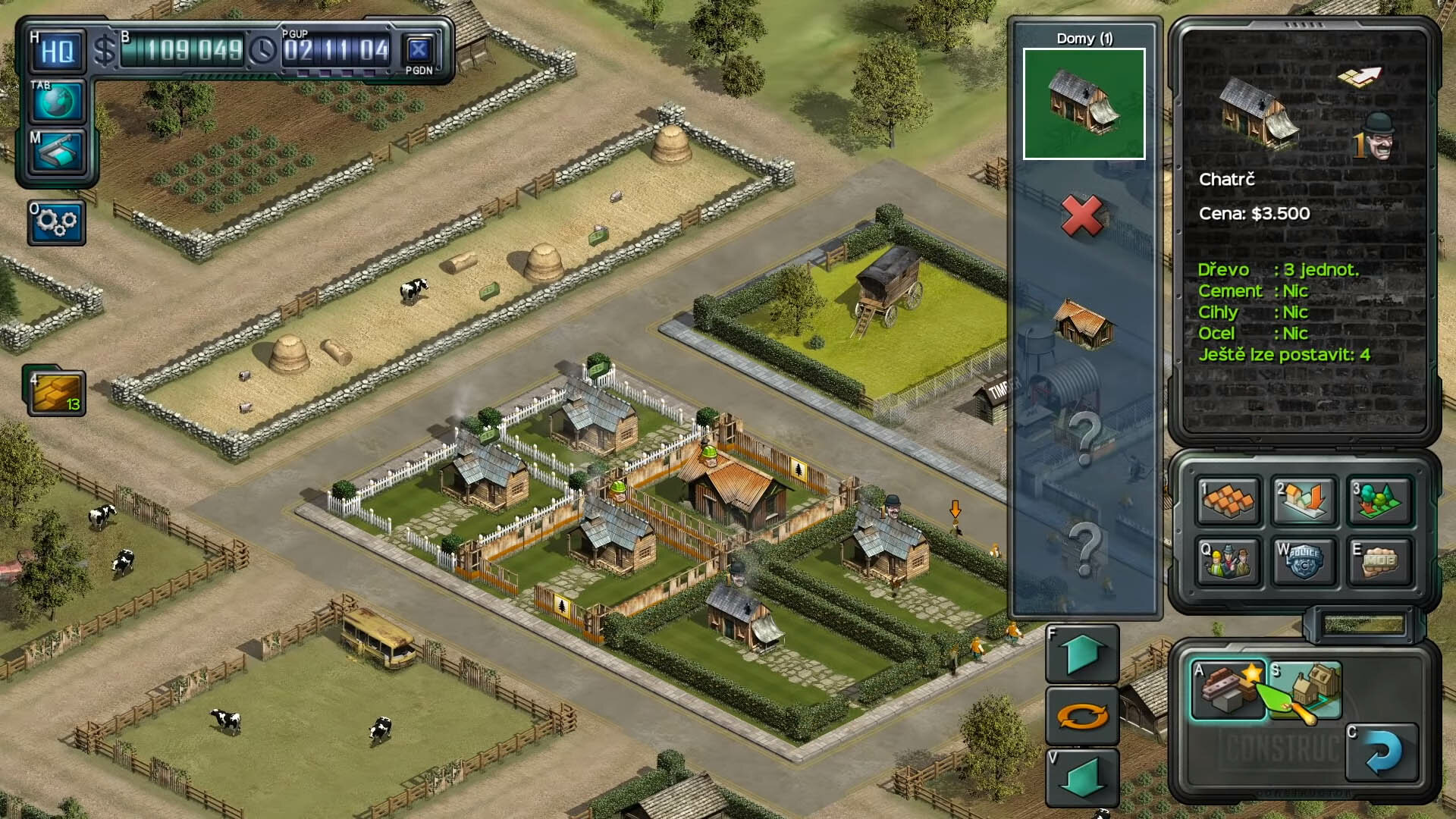Image resolution: width=1456 pixels, height=819 pixels.
Task: Open the MOB fist menu
Action: [1379, 562]
